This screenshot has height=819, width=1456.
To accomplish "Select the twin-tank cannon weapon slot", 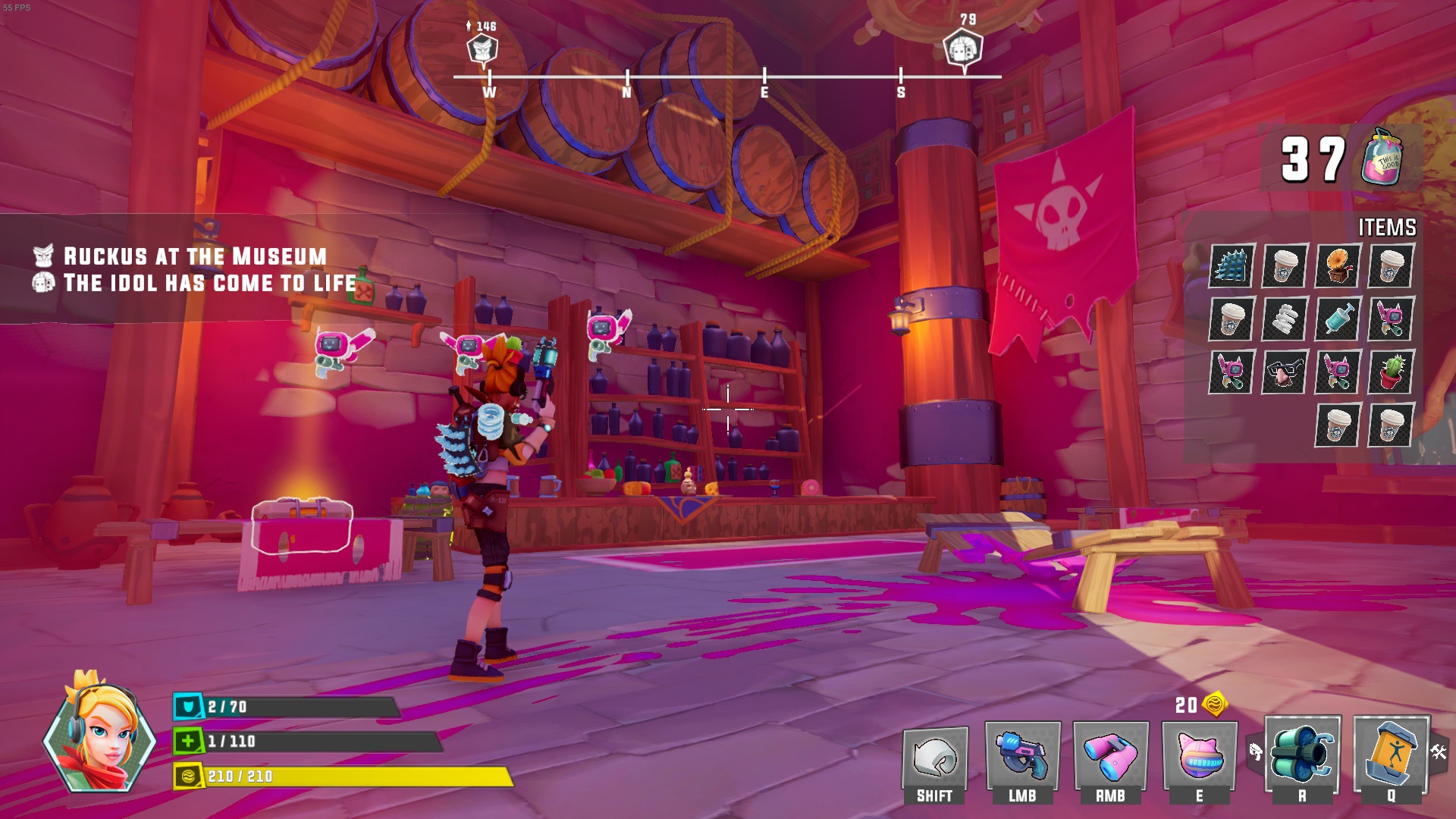I will pyautogui.click(x=1302, y=755).
